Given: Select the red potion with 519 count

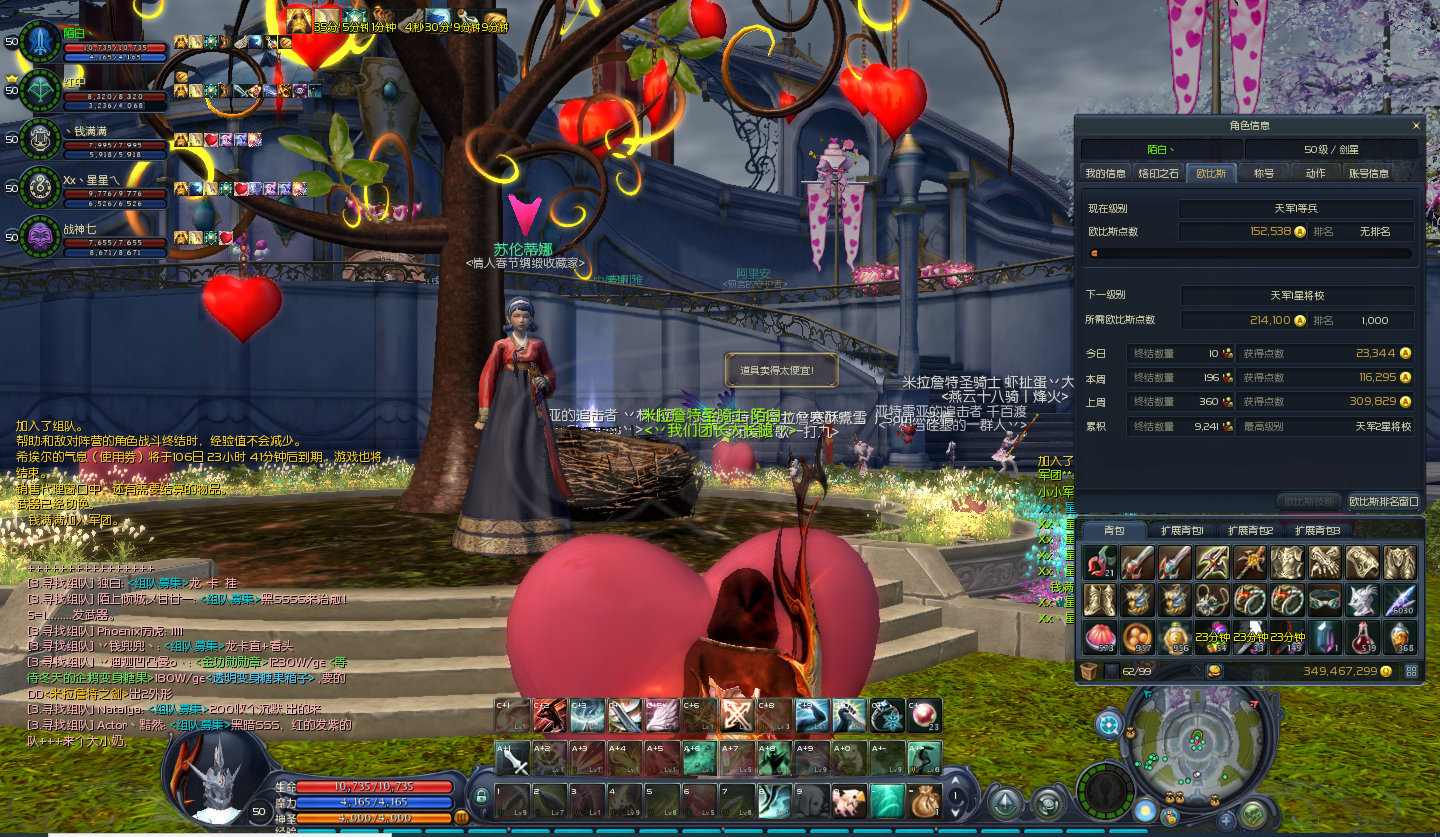Looking at the screenshot, I should 1361,638.
